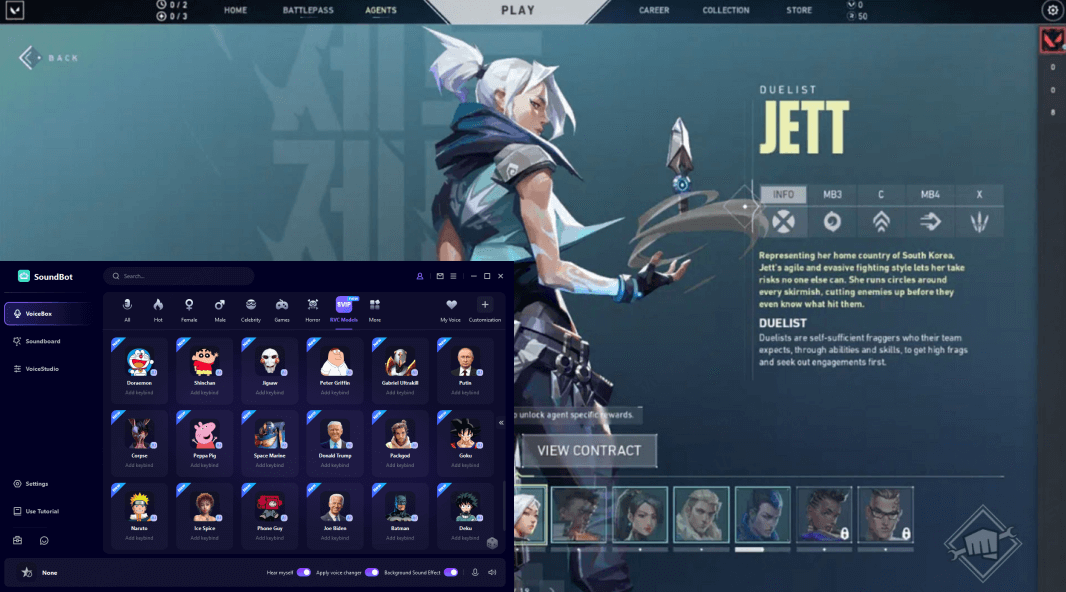The image size is (1066, 592).
Task: Close the SoundBot window
Action: [501, 276]
